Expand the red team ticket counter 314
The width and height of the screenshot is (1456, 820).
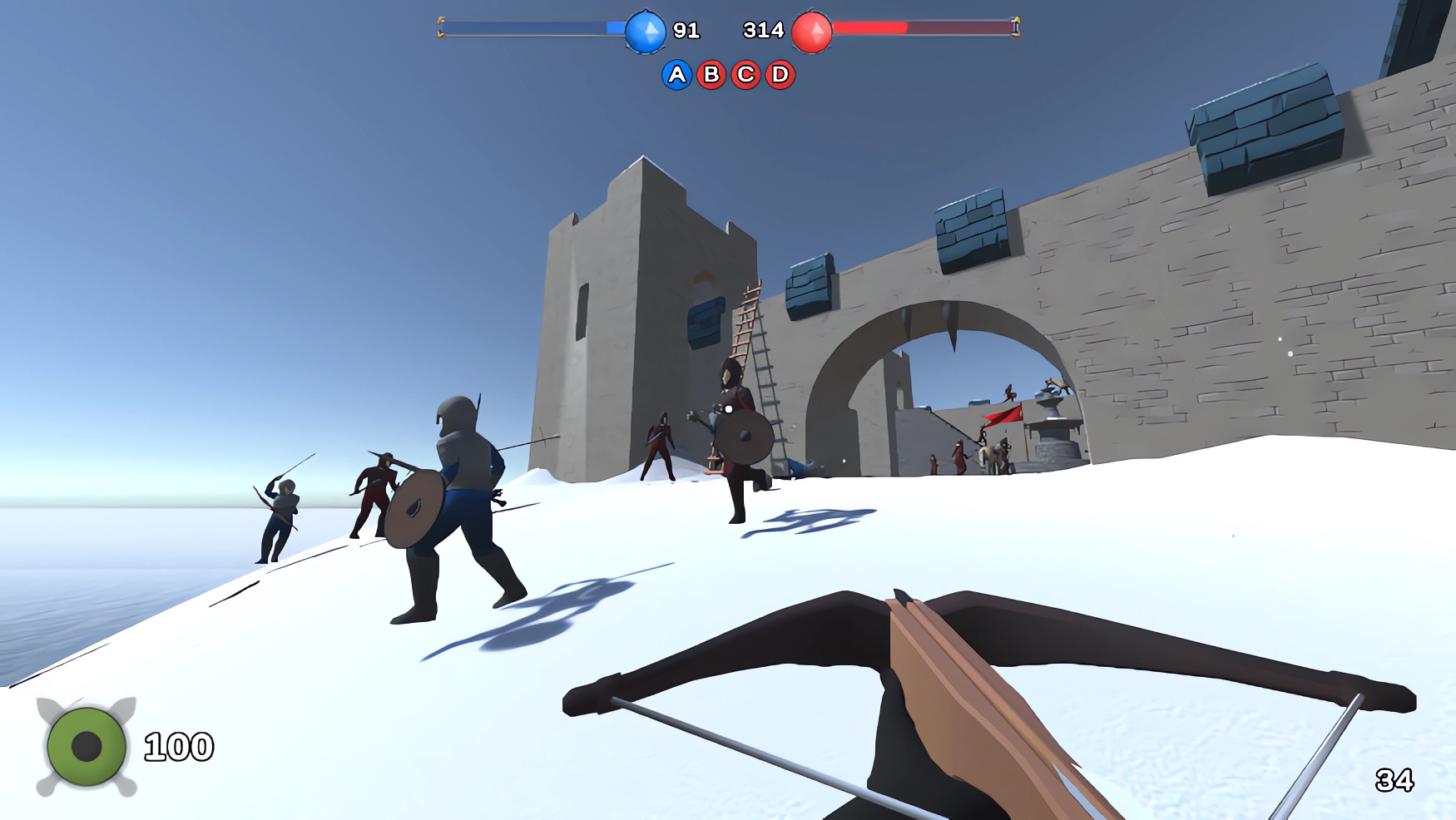click(763, 30)
